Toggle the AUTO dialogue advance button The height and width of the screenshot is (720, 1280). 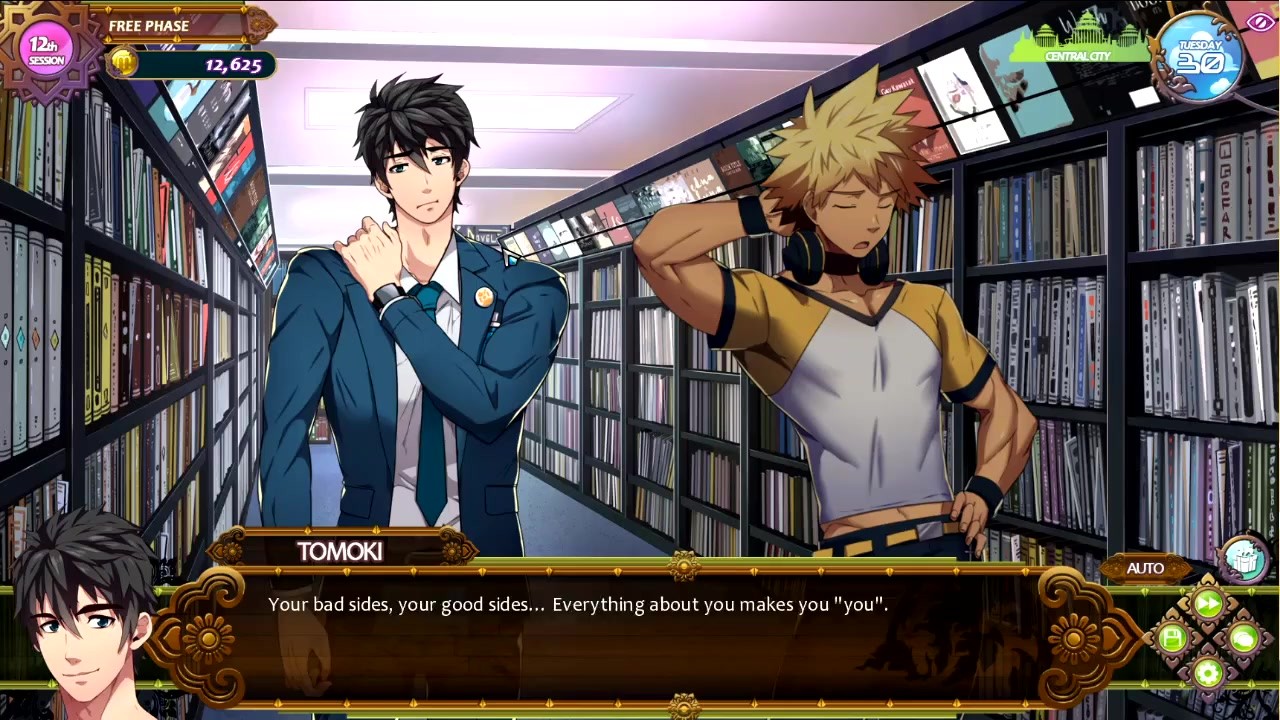[x=1145, y=568]
